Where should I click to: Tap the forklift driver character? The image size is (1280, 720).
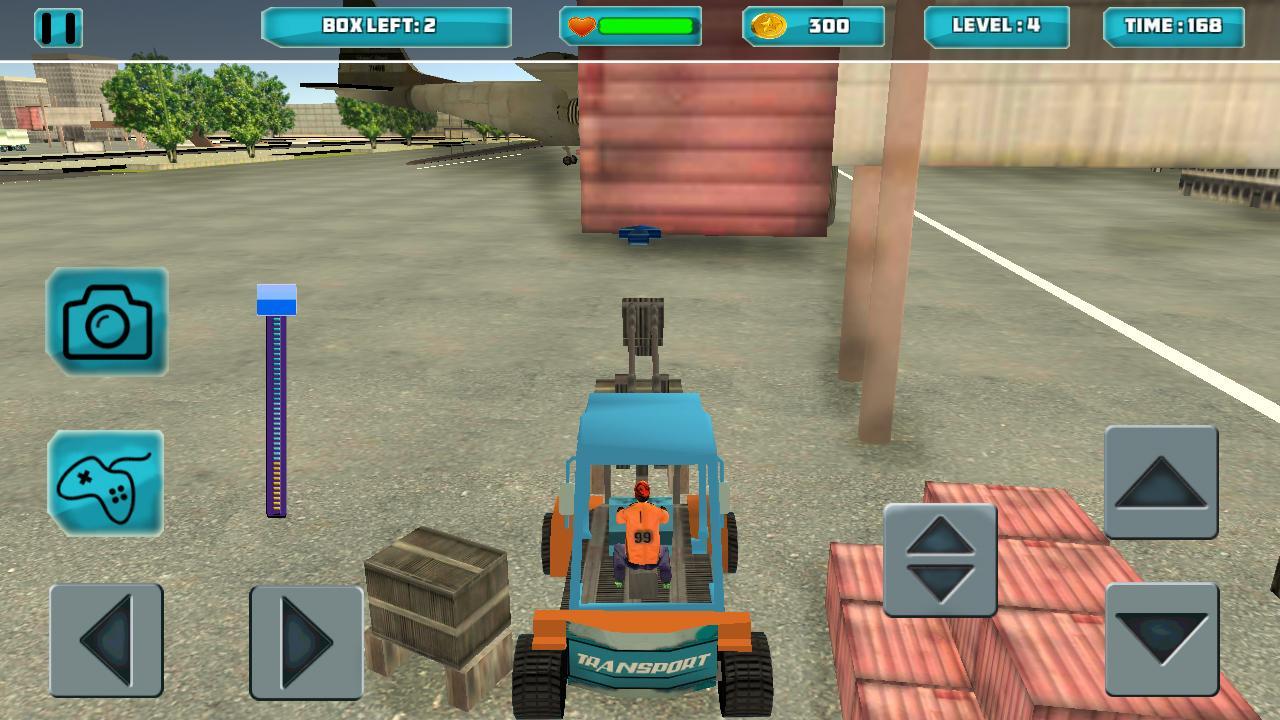[x=640, y=530]
